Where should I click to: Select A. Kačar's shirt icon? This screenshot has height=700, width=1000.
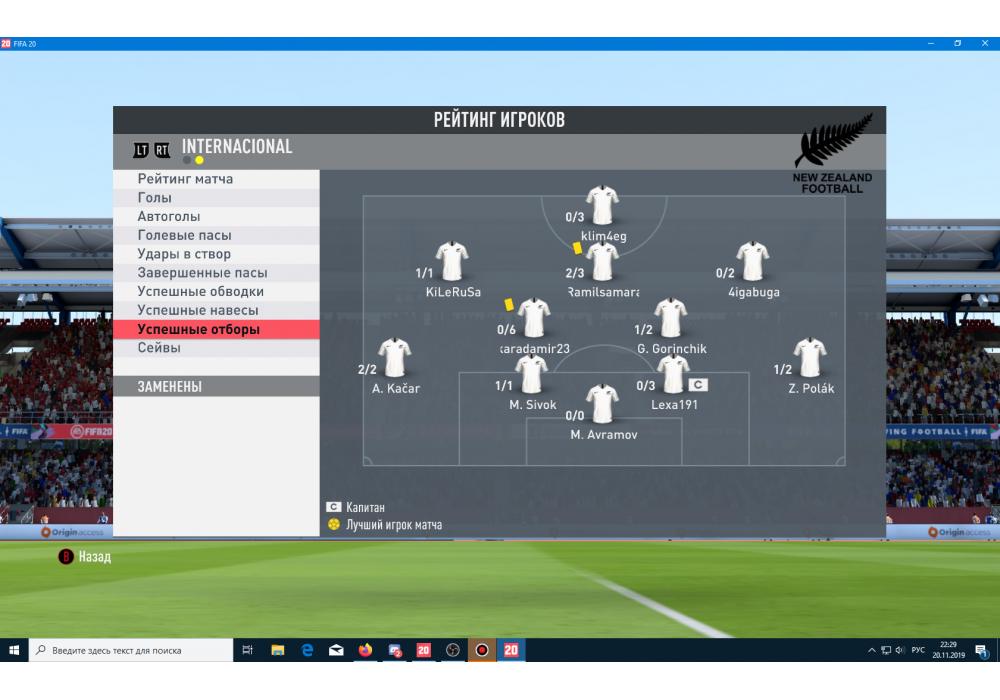[x=395, y=358]
